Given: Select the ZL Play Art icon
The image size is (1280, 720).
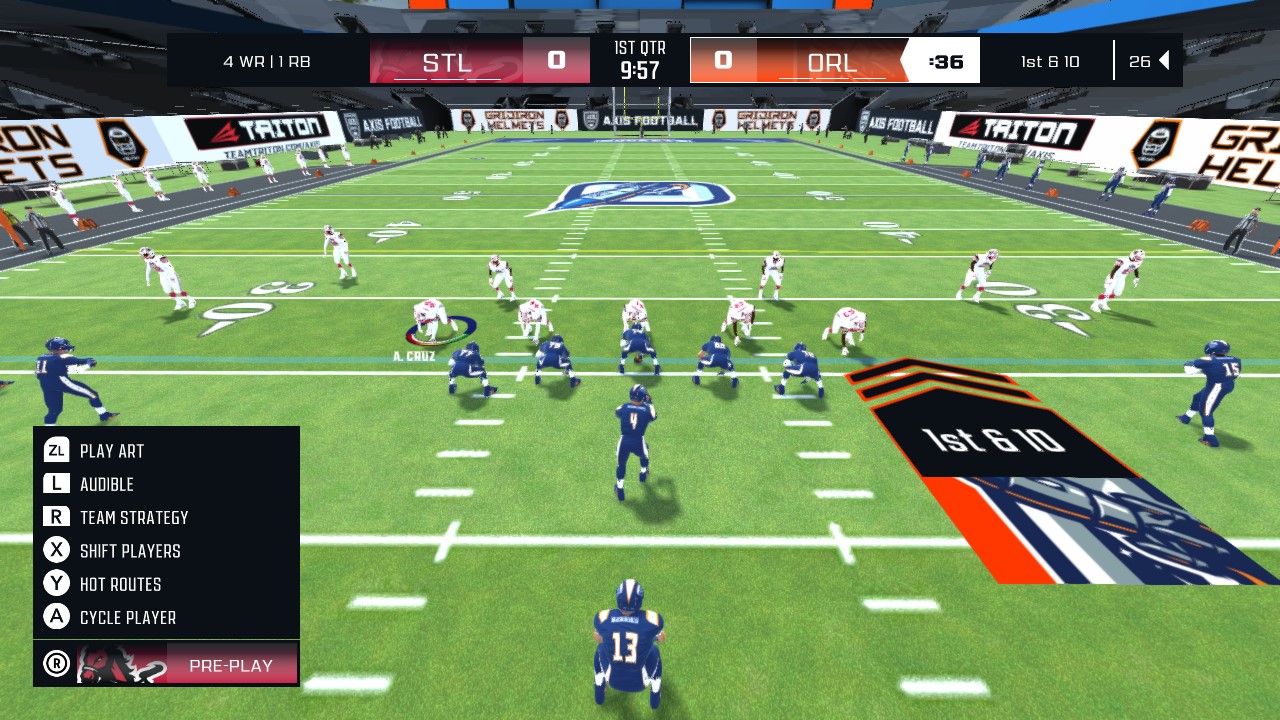Looking at the screenshot, I should 57,451.
